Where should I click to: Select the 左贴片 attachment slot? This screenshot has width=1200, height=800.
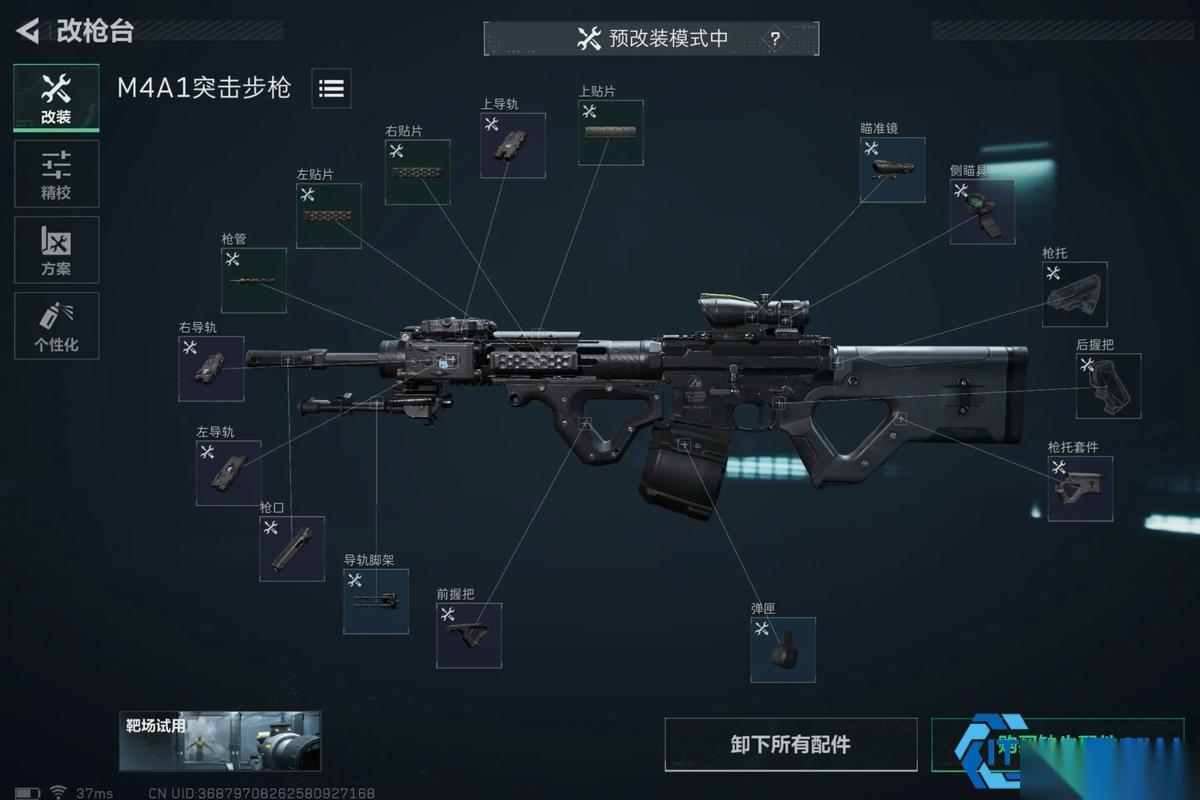329,216
